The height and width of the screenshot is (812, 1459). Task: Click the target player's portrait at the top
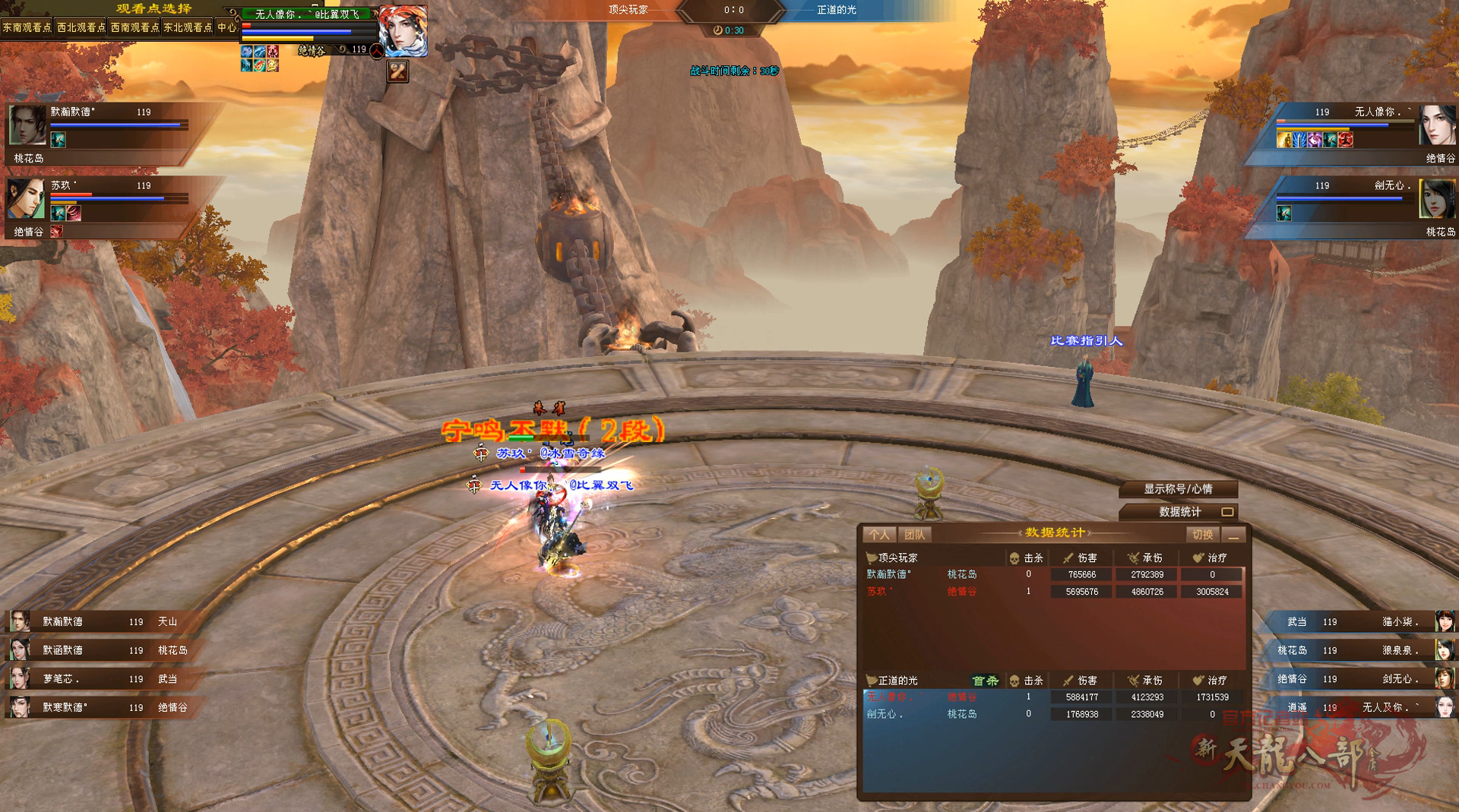pyautogui.click(x=403, y=30)
